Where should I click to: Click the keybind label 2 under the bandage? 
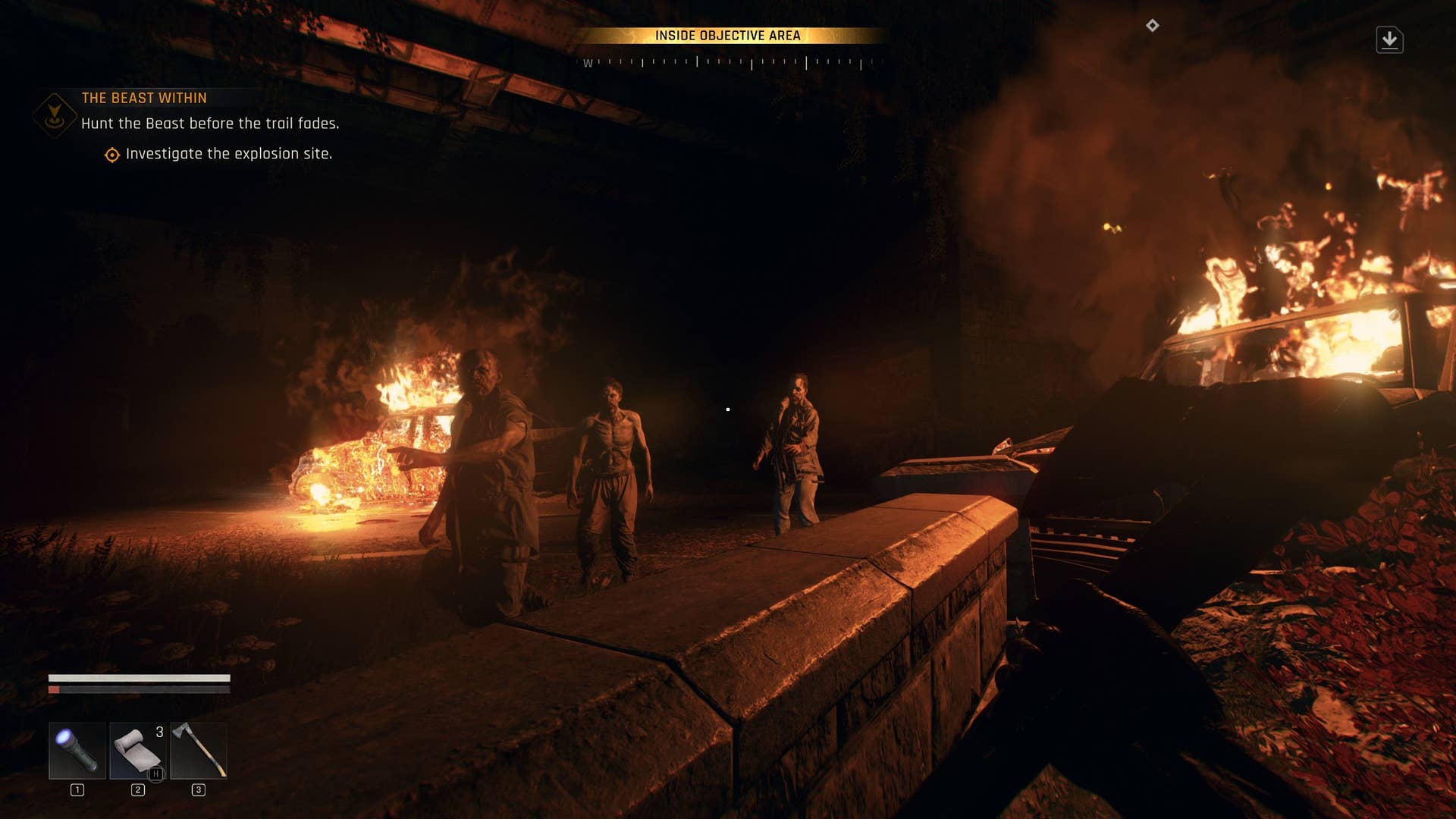137,789
